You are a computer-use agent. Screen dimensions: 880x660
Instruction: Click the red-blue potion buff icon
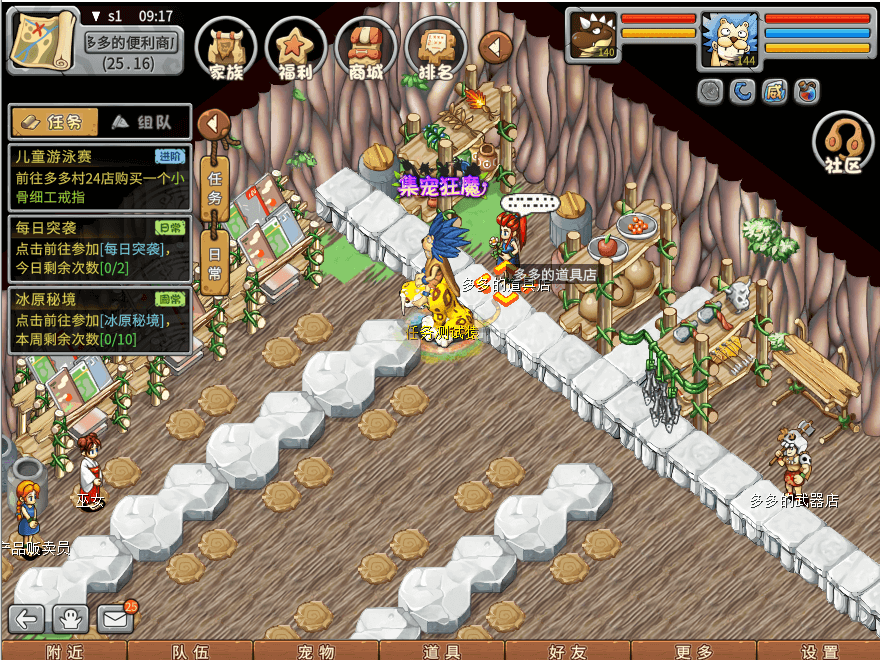point(807,92)
